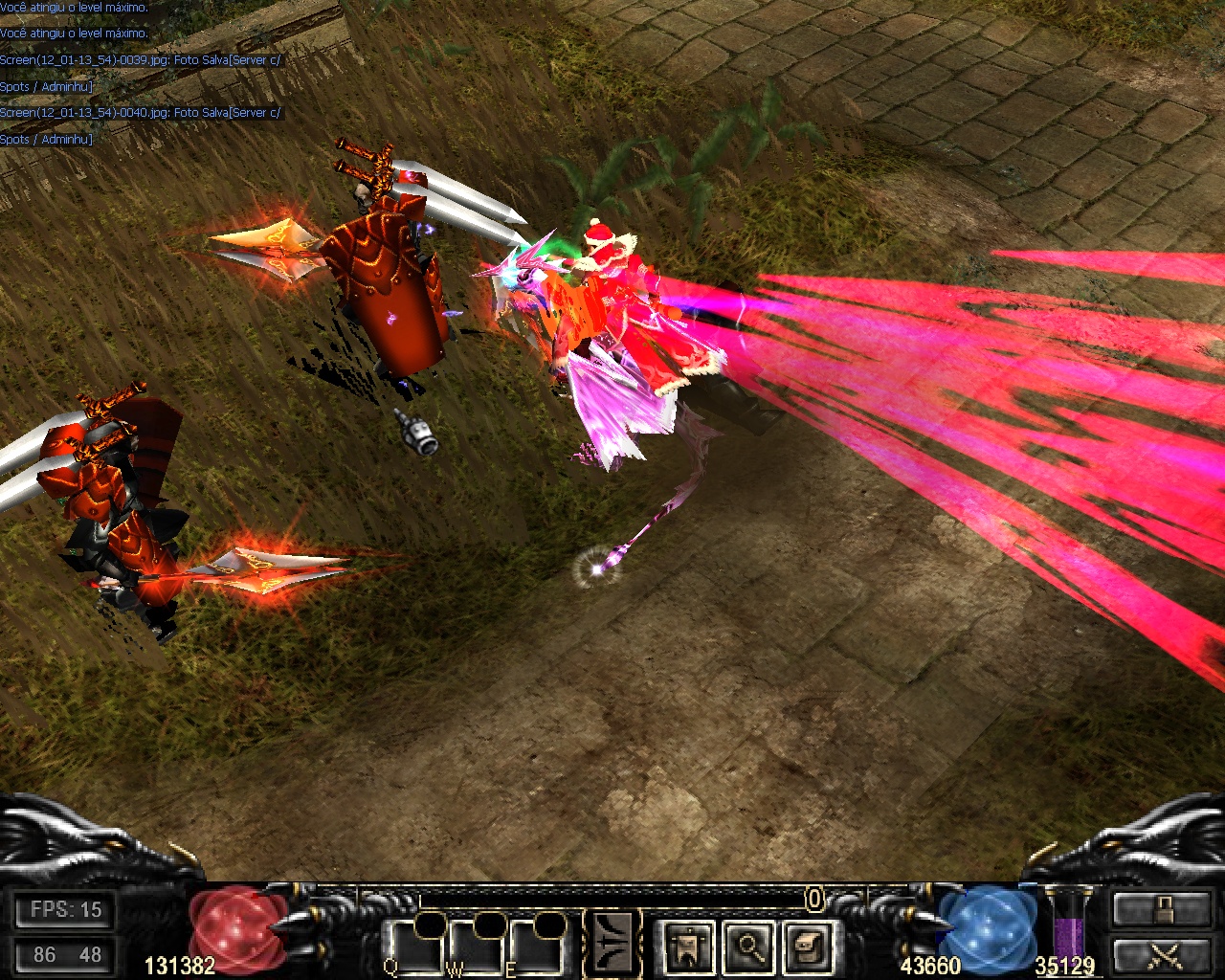Click the padlock button
This screenshot has height=980, width=1225.
coord(1162,909)
